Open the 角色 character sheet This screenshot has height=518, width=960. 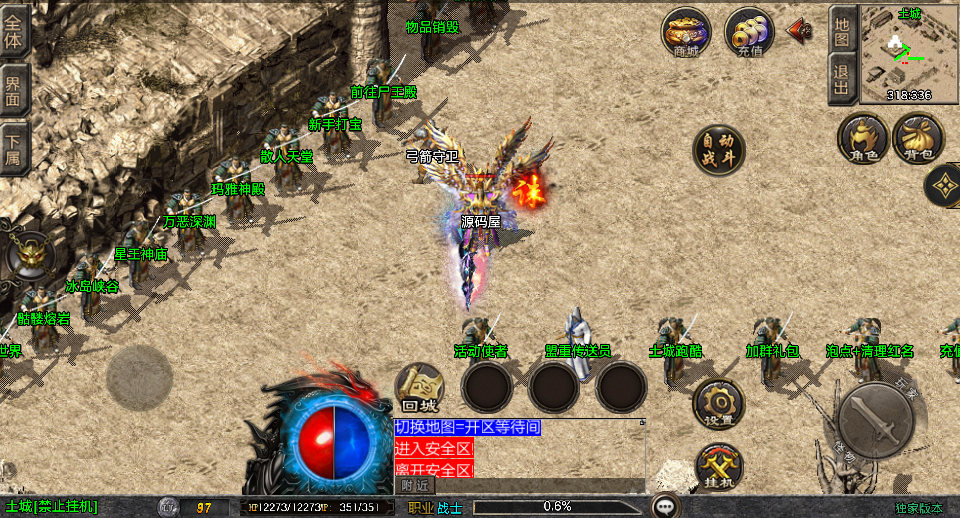[x=862, y=137]
